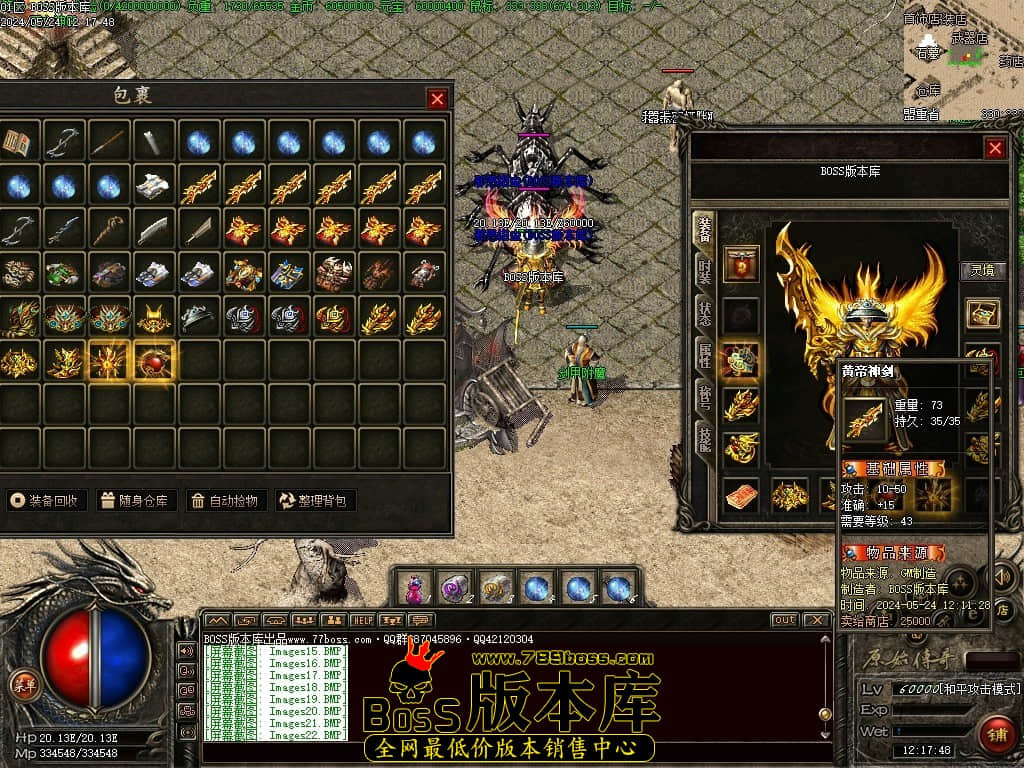Open the 状态 status tab

click(705, 313)
